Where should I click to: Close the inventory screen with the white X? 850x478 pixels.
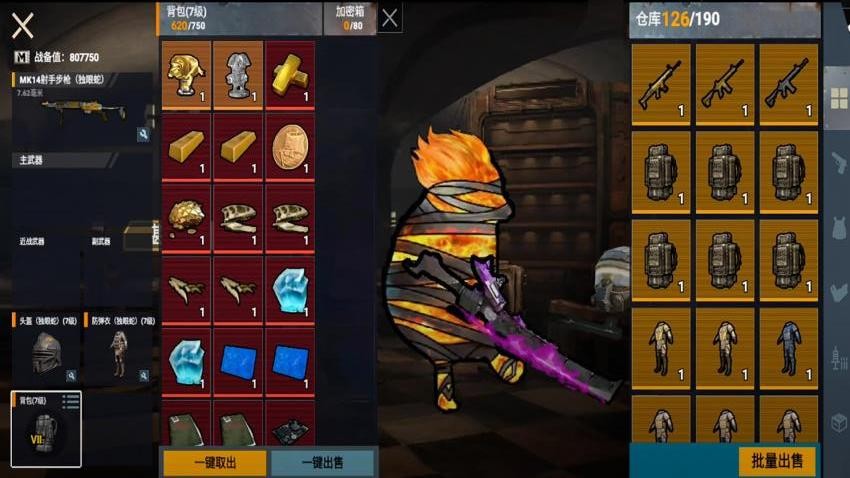(x=22, y=25)
